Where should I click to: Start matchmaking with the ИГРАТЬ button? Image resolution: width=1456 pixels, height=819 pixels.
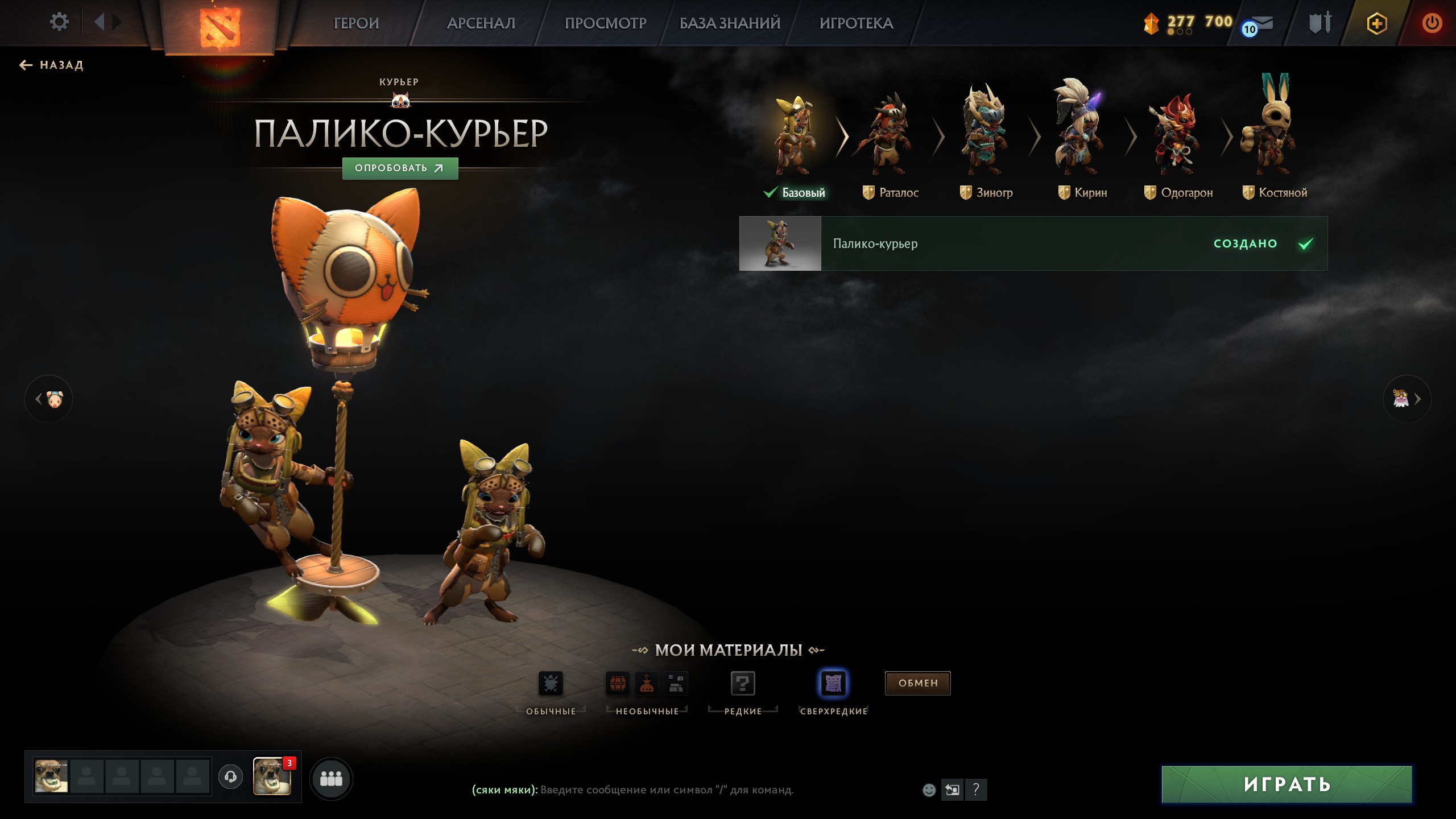click(x=1287, y=784)
